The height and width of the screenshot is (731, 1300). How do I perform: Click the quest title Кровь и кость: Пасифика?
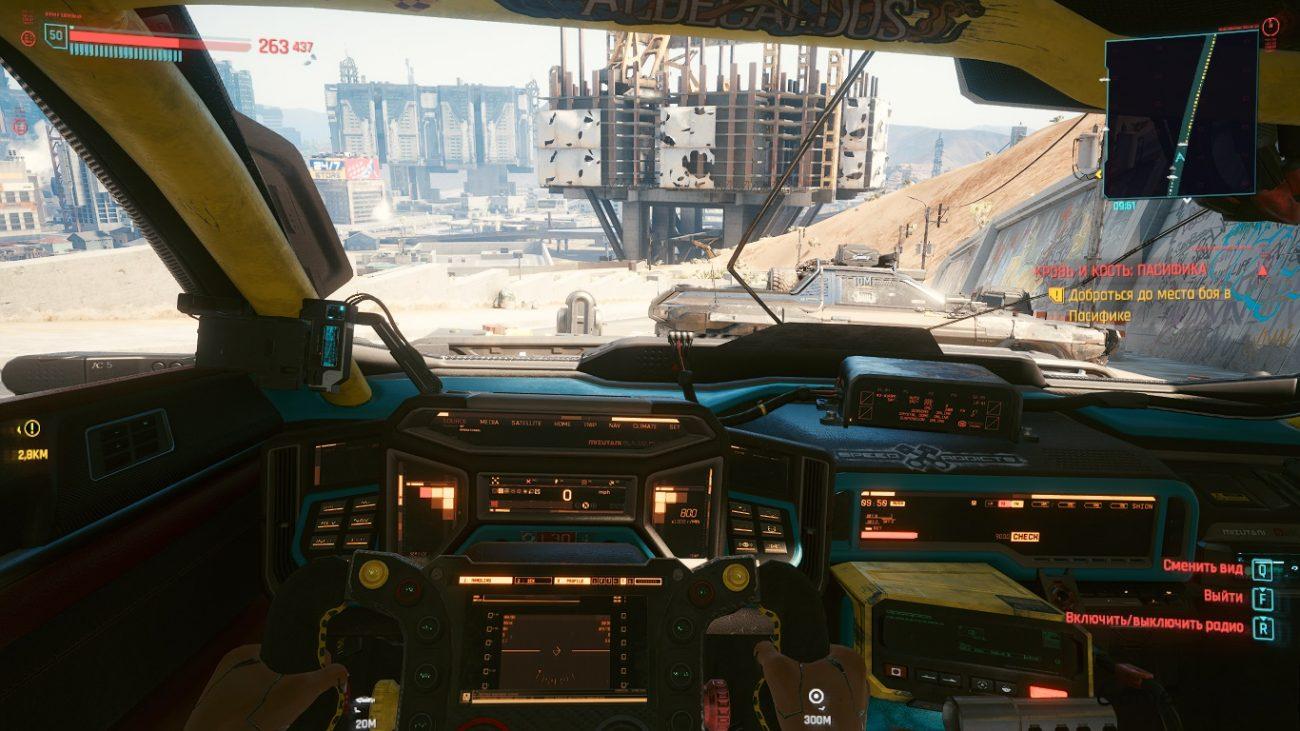(1118, 270)
